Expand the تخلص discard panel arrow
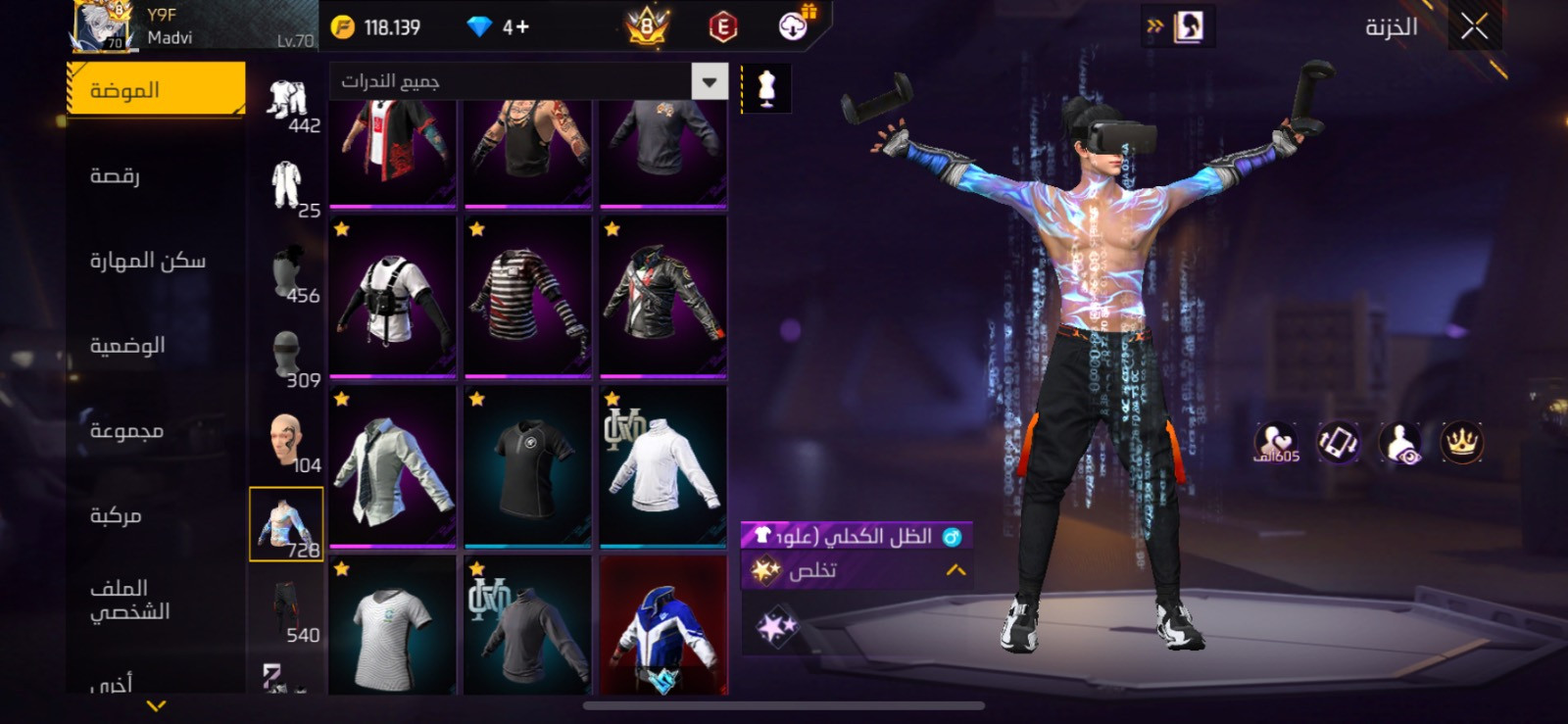Image resolution: width=1568 pixels, height=724 pixels. pos(955,570)
